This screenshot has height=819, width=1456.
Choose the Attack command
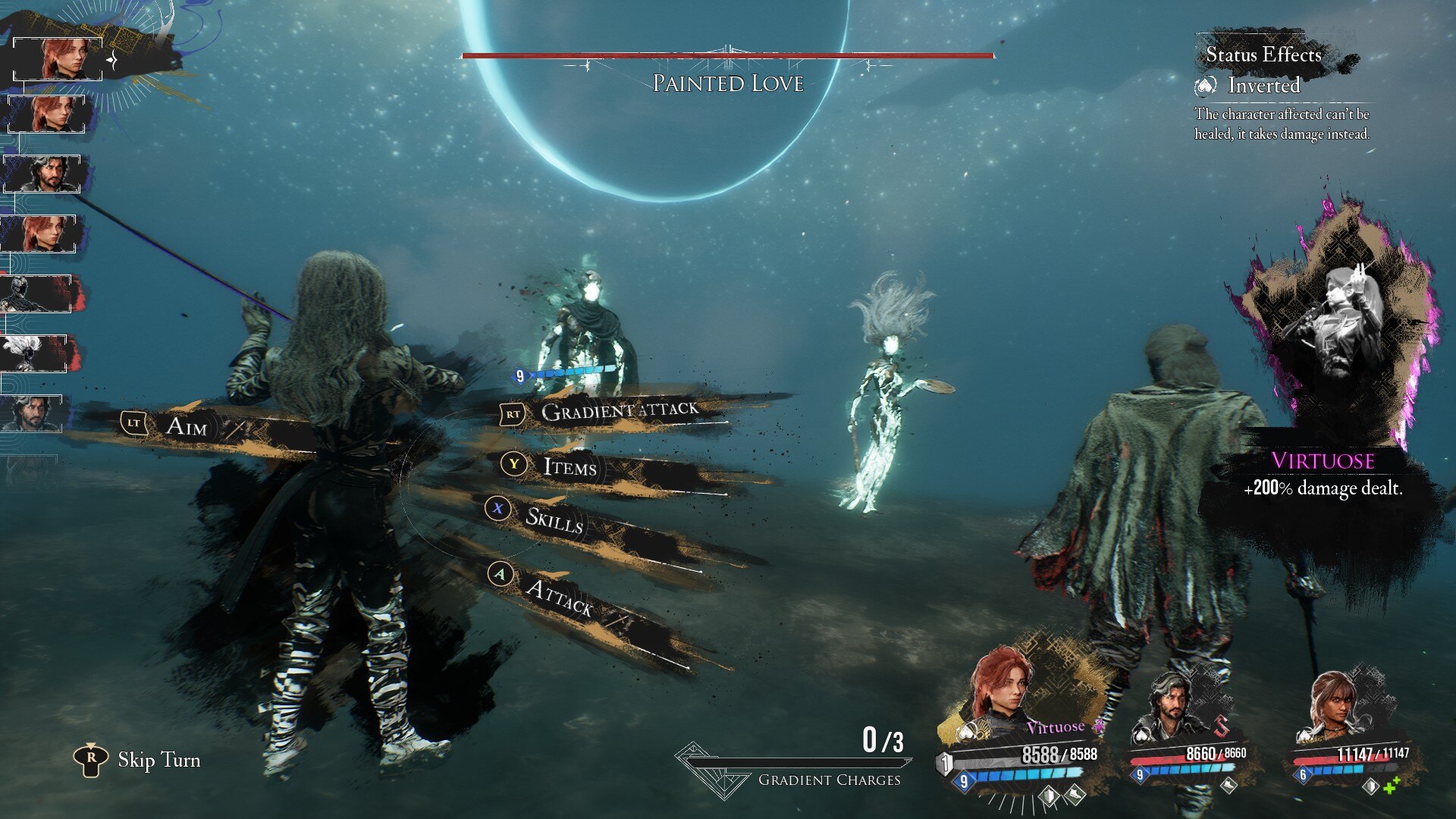click(x=560, y=595)
